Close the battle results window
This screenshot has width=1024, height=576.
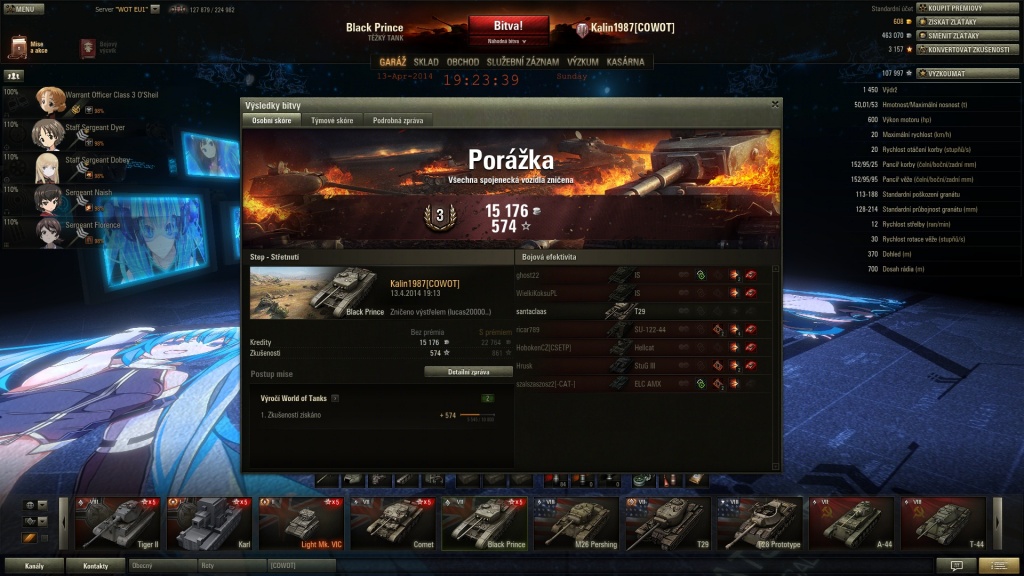(775, 104)
